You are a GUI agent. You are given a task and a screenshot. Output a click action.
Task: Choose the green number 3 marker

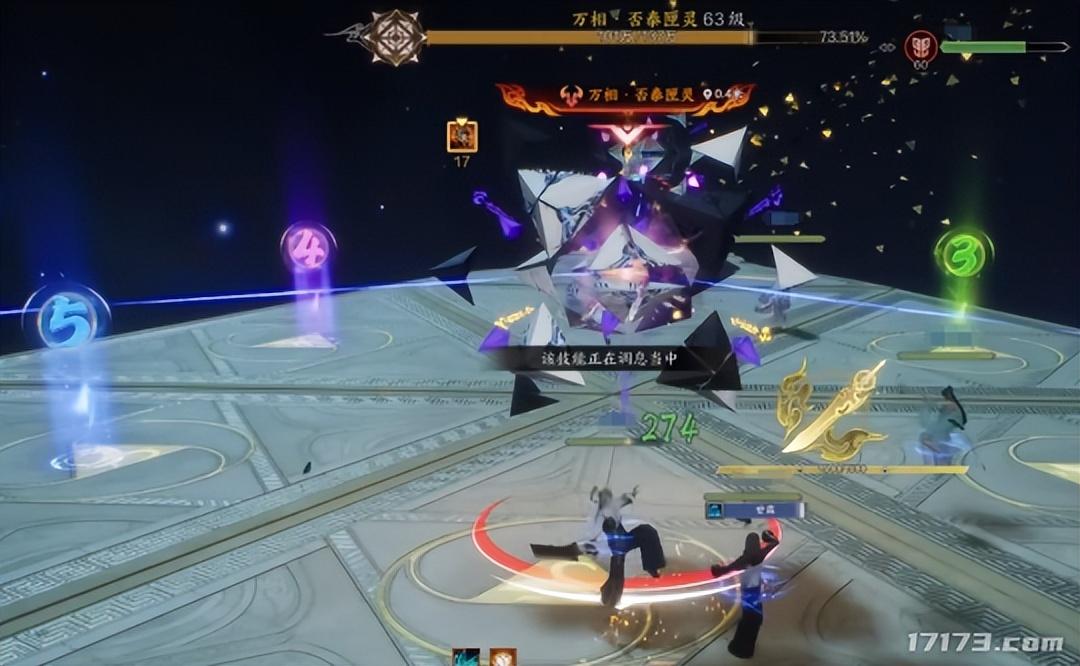962,254
